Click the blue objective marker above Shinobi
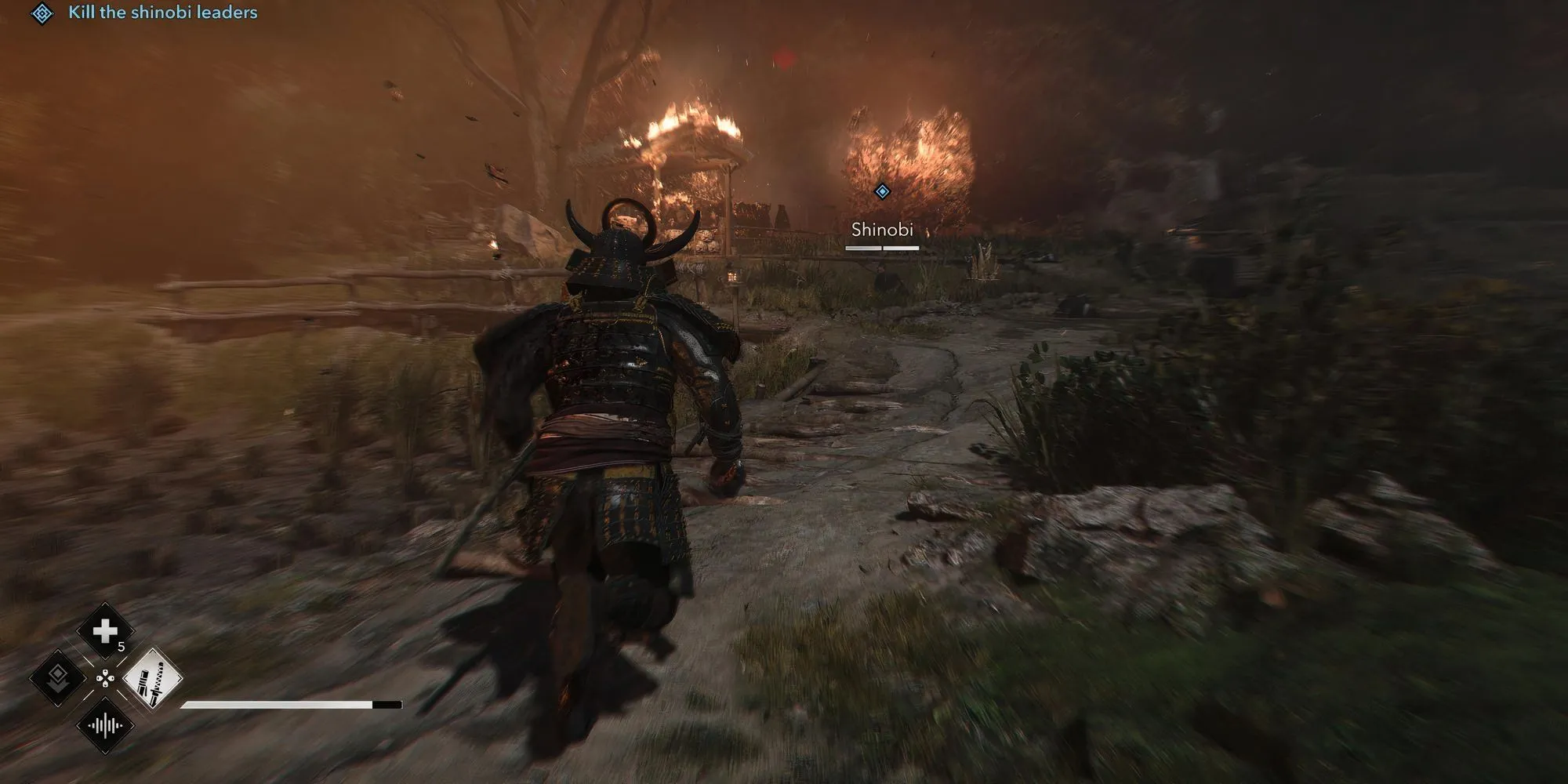The width and height of the screenshot is (1568, 784). [x=882, y=191]
